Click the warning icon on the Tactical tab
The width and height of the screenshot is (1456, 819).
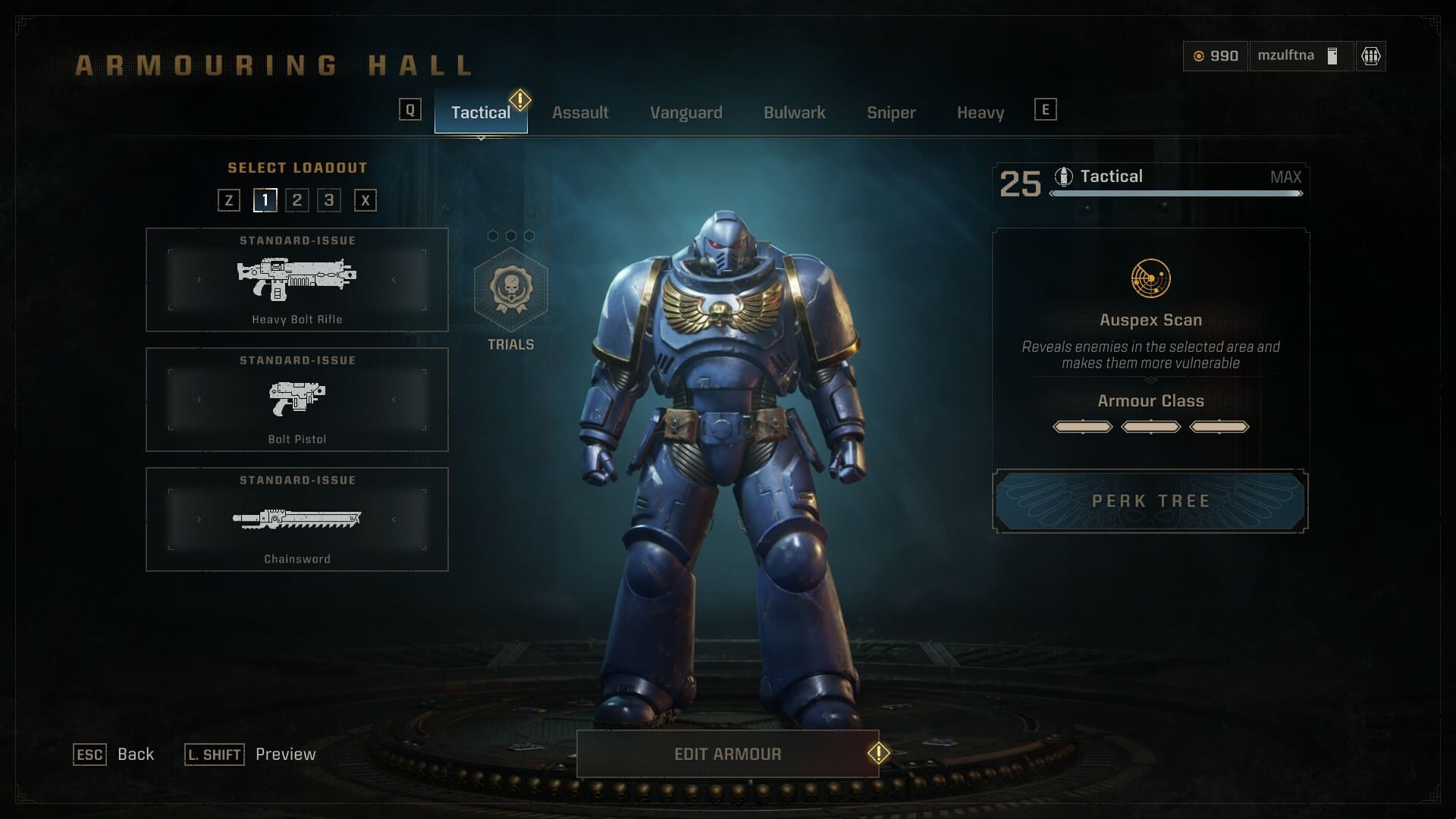(520, 99)
